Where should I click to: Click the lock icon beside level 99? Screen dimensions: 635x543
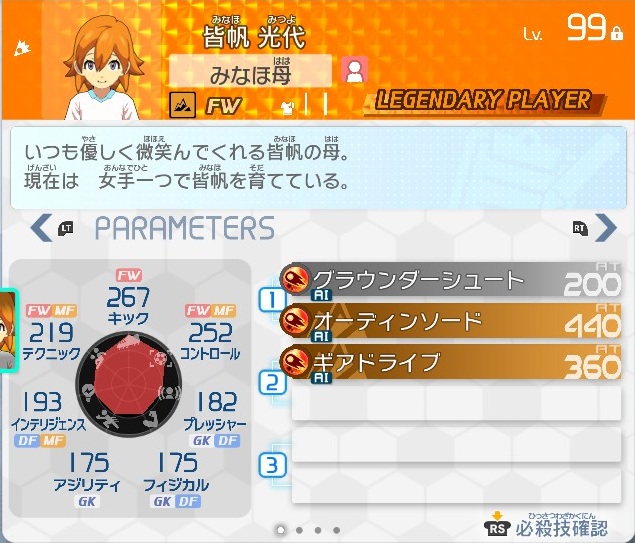click(x=617, y=33)
